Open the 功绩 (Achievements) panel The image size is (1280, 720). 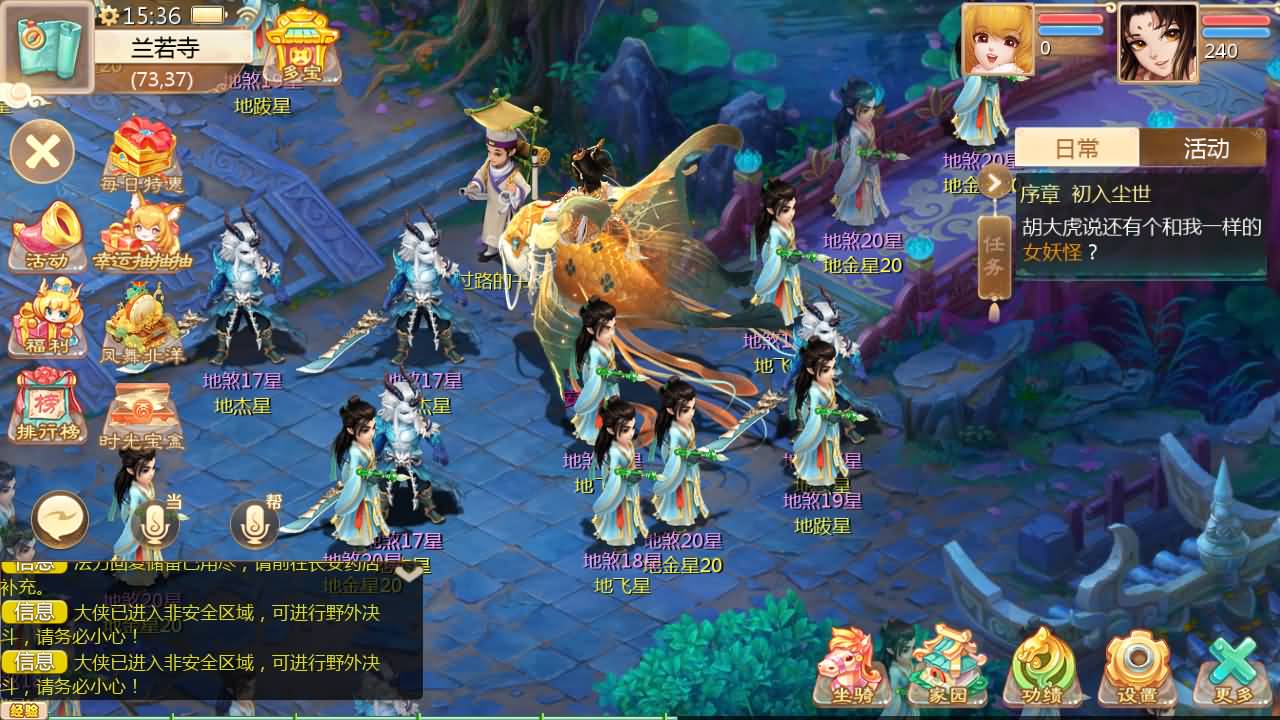tap(1042, 671)
